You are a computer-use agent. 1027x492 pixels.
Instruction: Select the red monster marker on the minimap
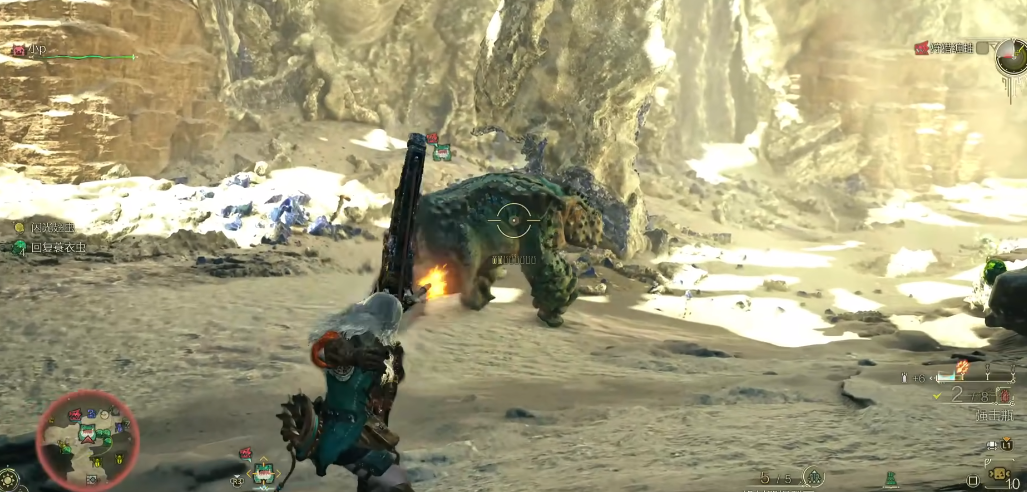tap(75, 413)
